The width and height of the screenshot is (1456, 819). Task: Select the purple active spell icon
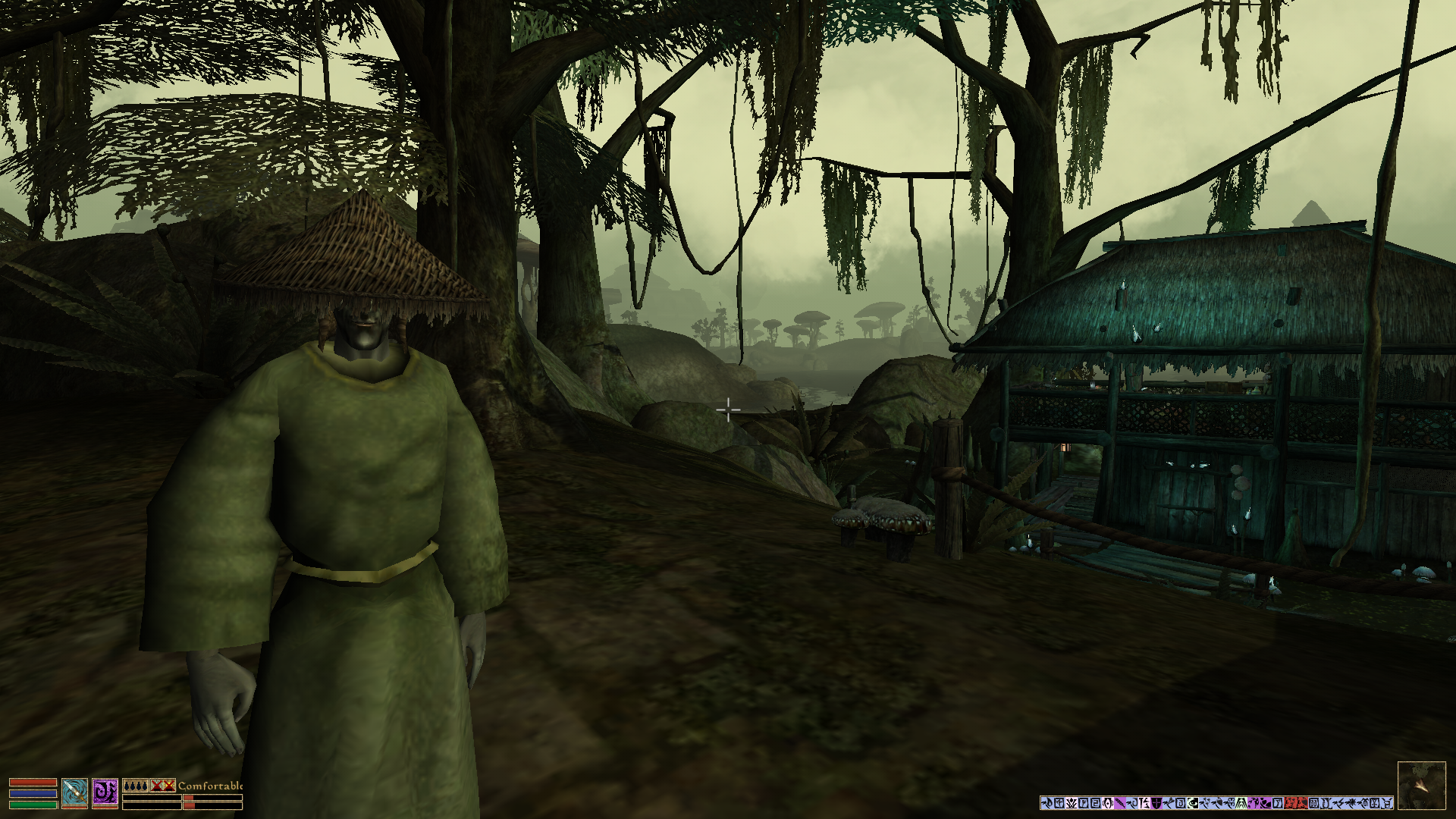(105, 792)
